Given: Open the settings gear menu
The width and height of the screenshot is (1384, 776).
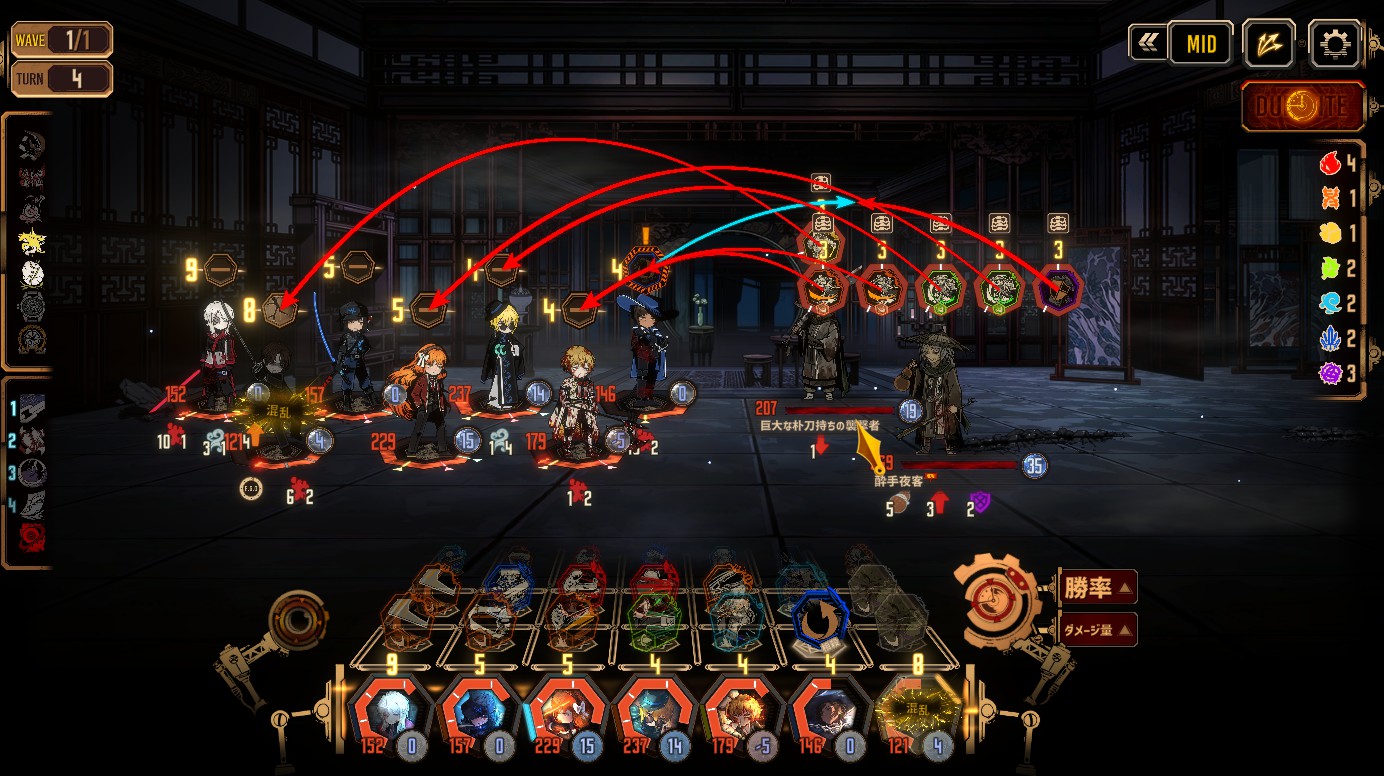Looking at the screenshot, I should click(1335, 44).
